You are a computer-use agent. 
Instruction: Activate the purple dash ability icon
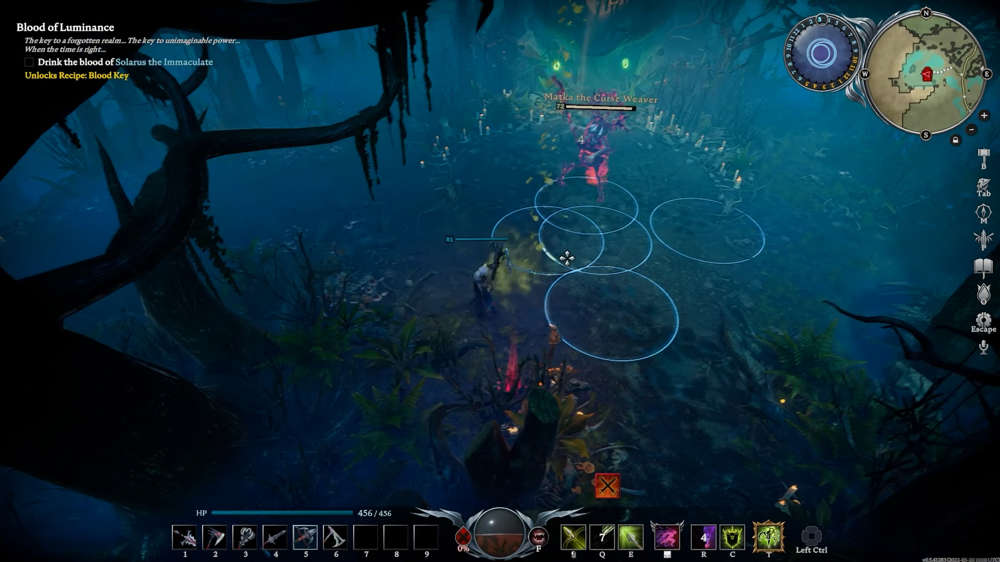pyautogui.click(x=667, y=538)
